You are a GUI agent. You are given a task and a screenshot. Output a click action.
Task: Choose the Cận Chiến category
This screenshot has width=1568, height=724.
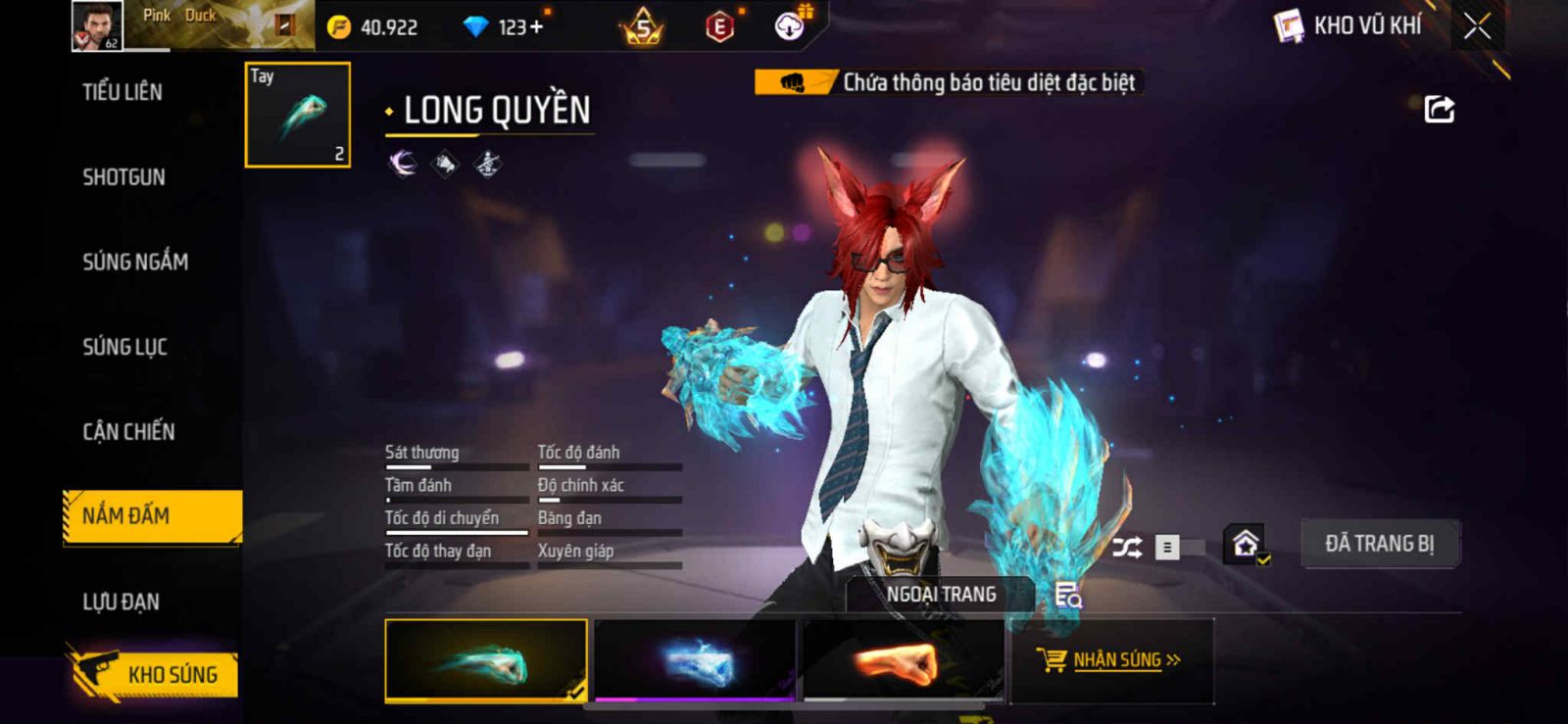click(128, 432)
